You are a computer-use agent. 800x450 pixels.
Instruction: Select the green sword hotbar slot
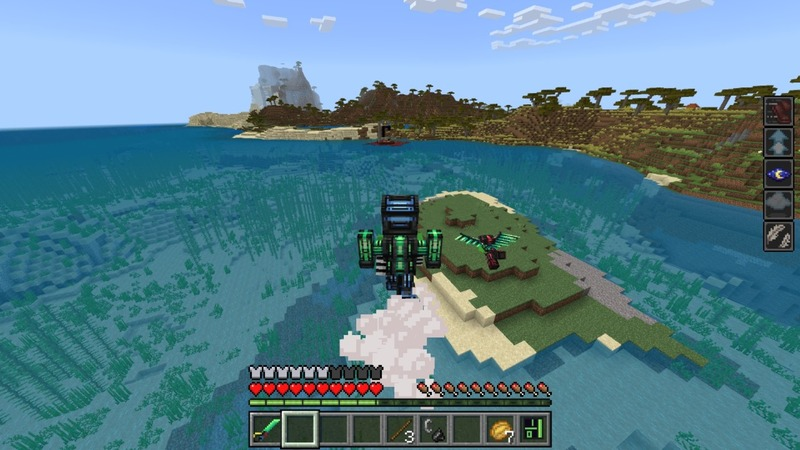pos(266,429)
